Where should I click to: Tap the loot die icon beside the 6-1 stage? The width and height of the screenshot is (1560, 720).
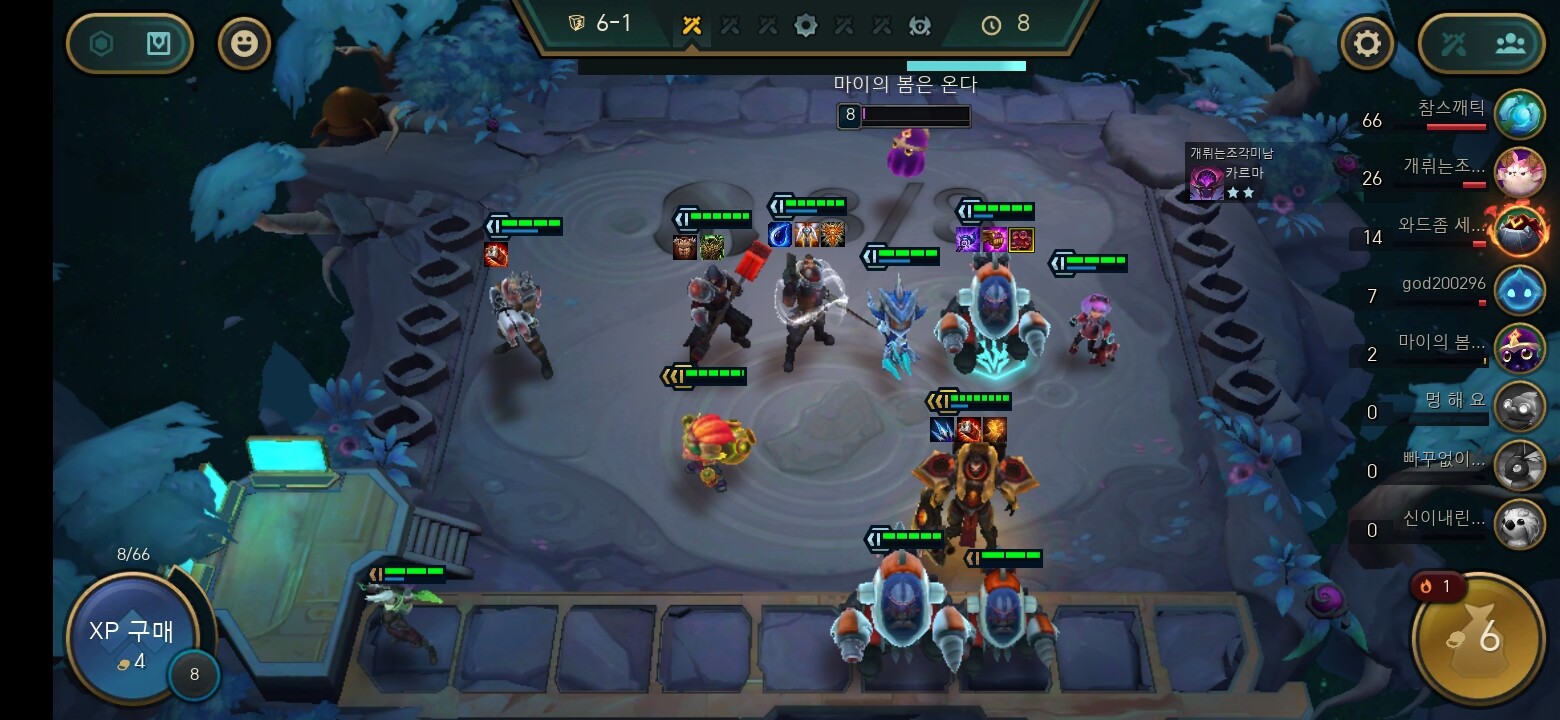(x=578, y=25)
